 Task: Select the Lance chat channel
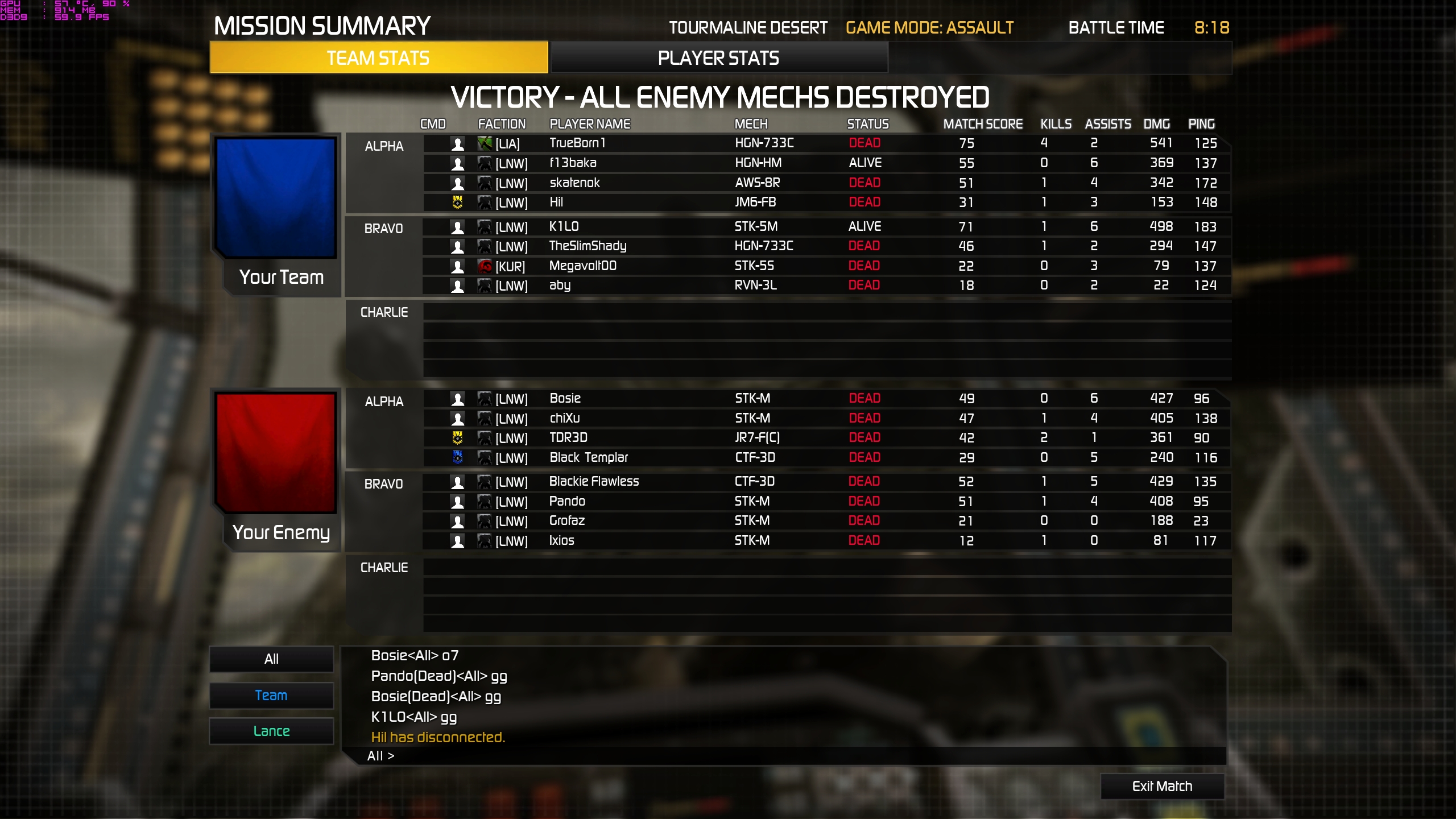[271, 731]
